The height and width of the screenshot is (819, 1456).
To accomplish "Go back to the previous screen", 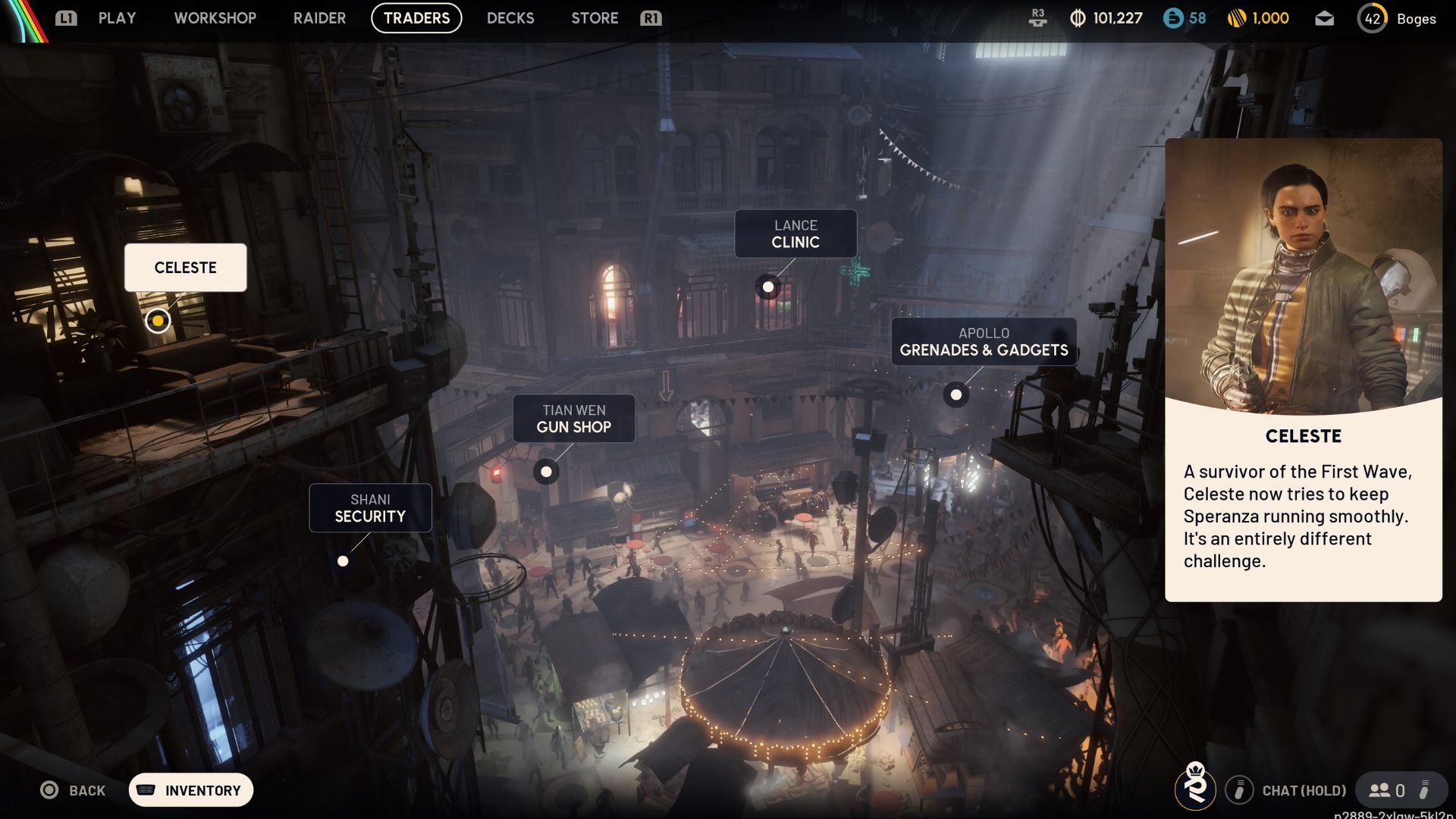I will (x=73, y=790).
